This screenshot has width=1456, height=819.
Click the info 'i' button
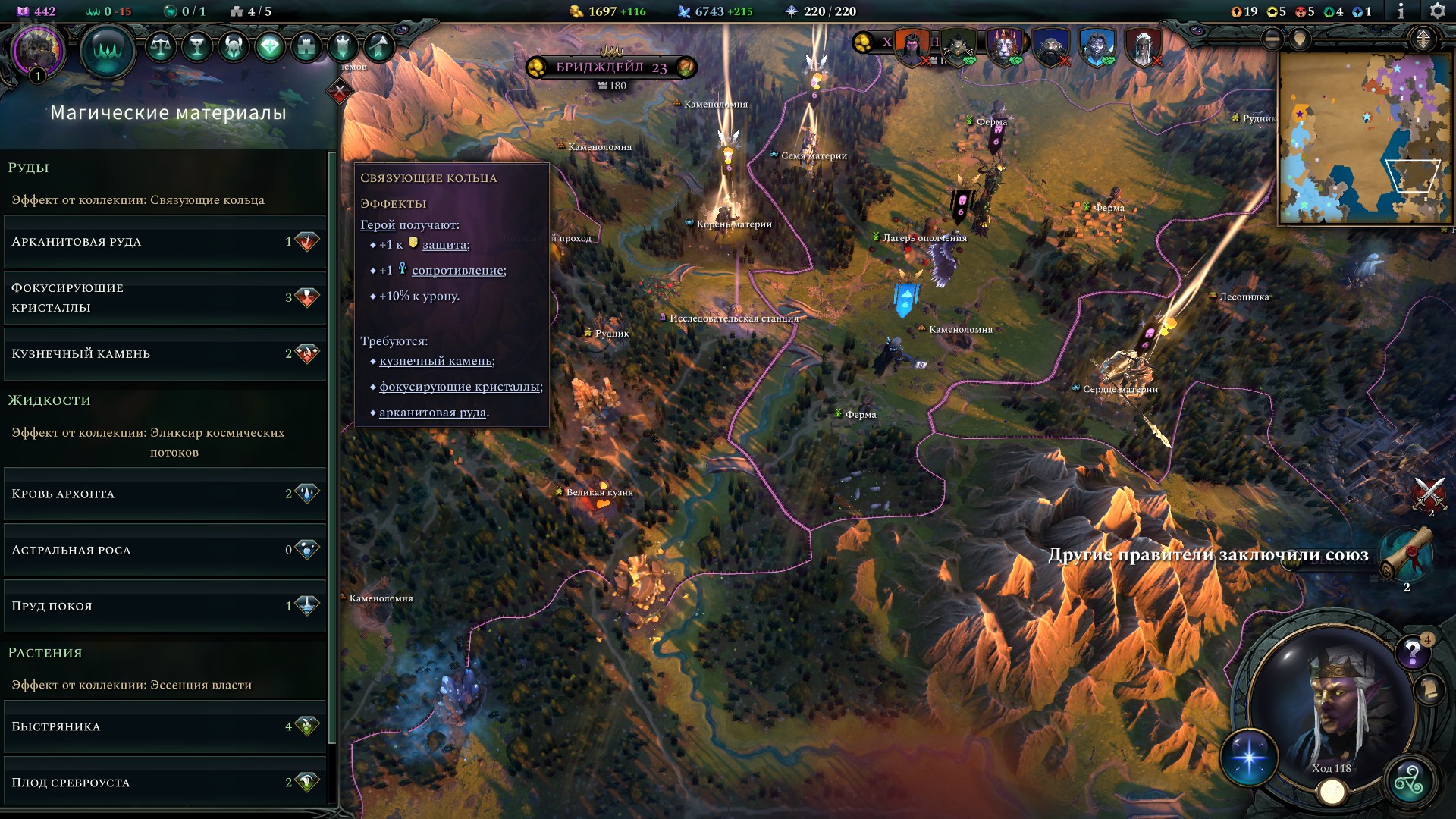click(x=1401, y=11)
